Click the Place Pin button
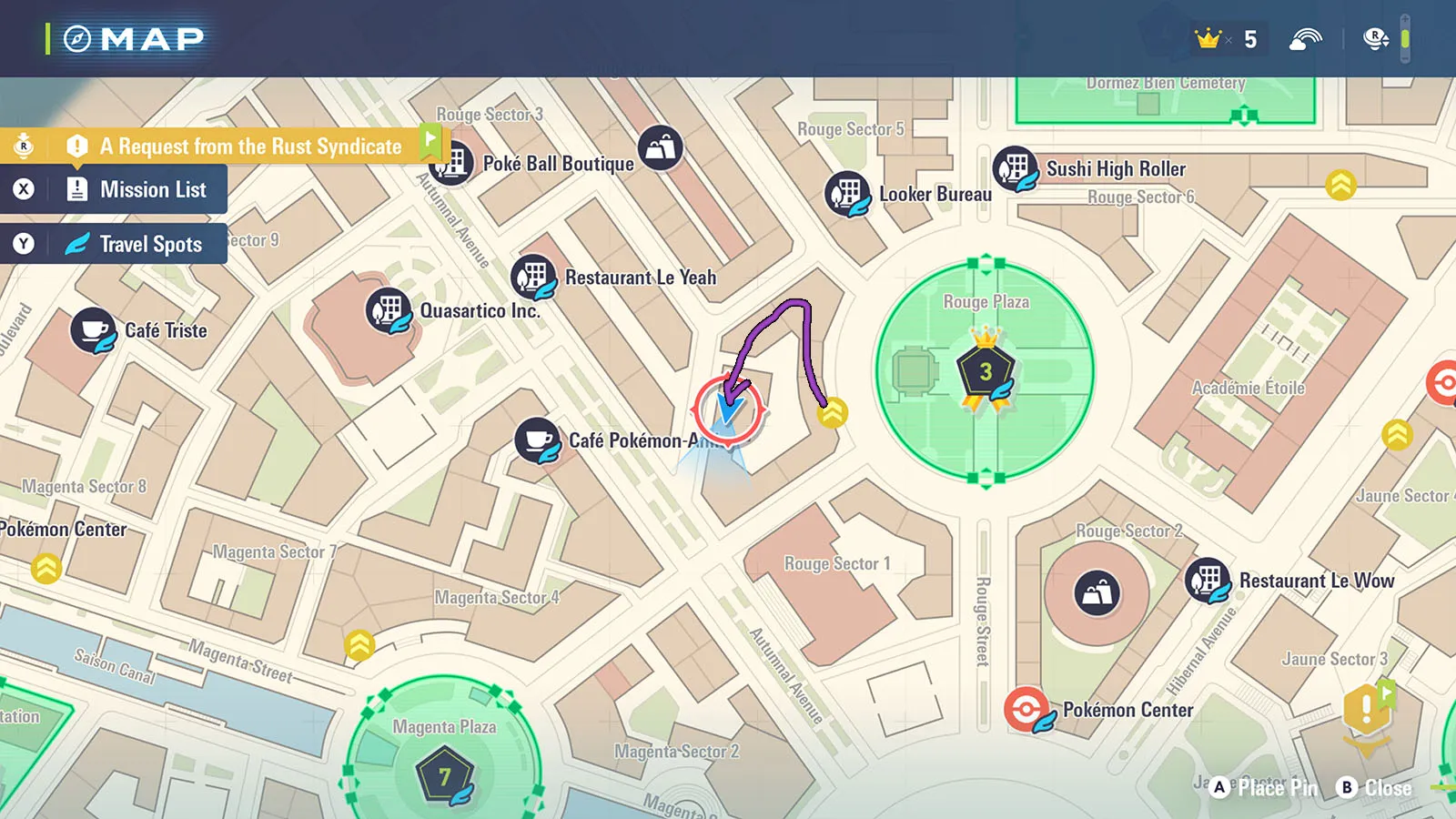1456x819 pixels. [1267, 788]
